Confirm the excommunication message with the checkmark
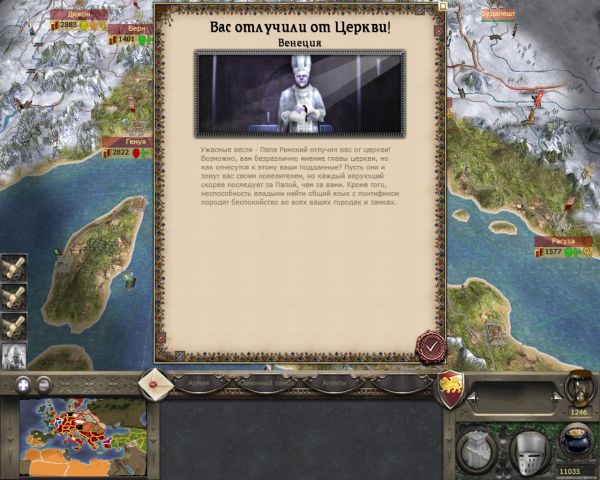The image size is (600, 480). [431, 346]
